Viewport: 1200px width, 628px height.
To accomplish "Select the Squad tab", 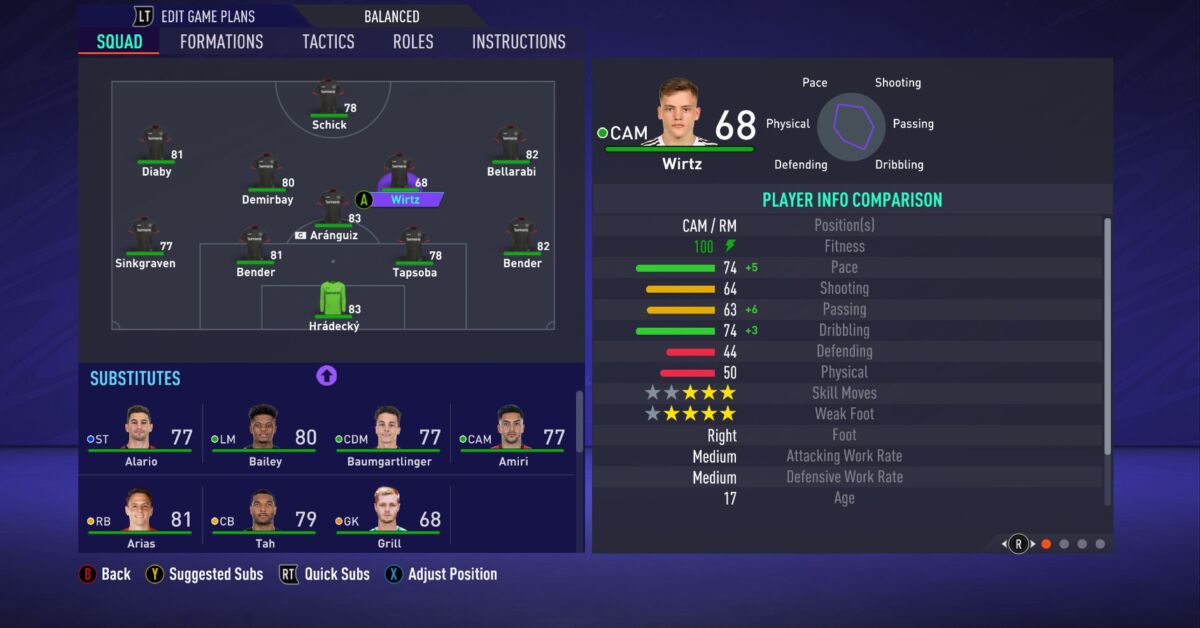I will (x=119, y=42).
